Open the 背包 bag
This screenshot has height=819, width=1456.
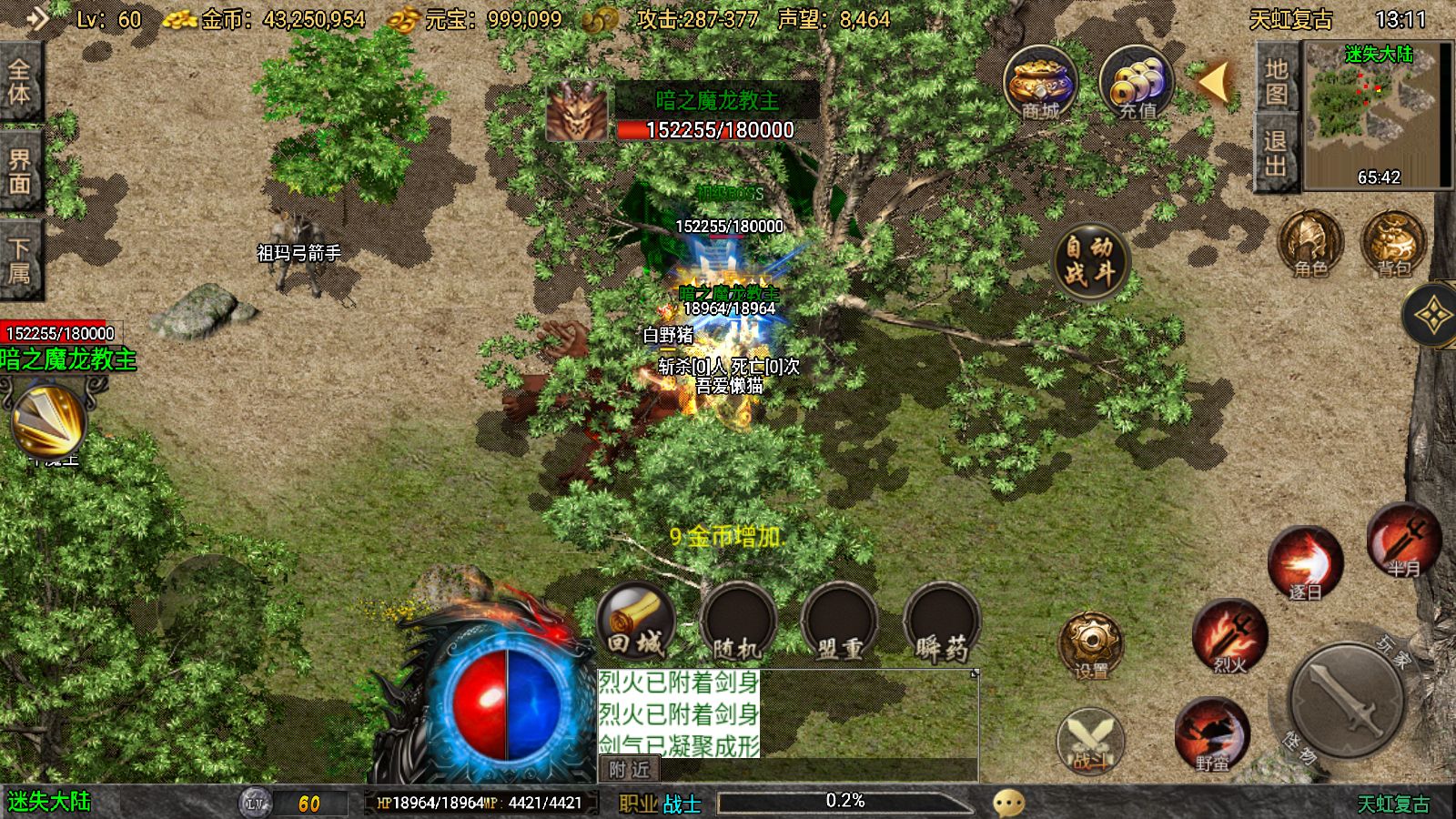[1393, 244]
